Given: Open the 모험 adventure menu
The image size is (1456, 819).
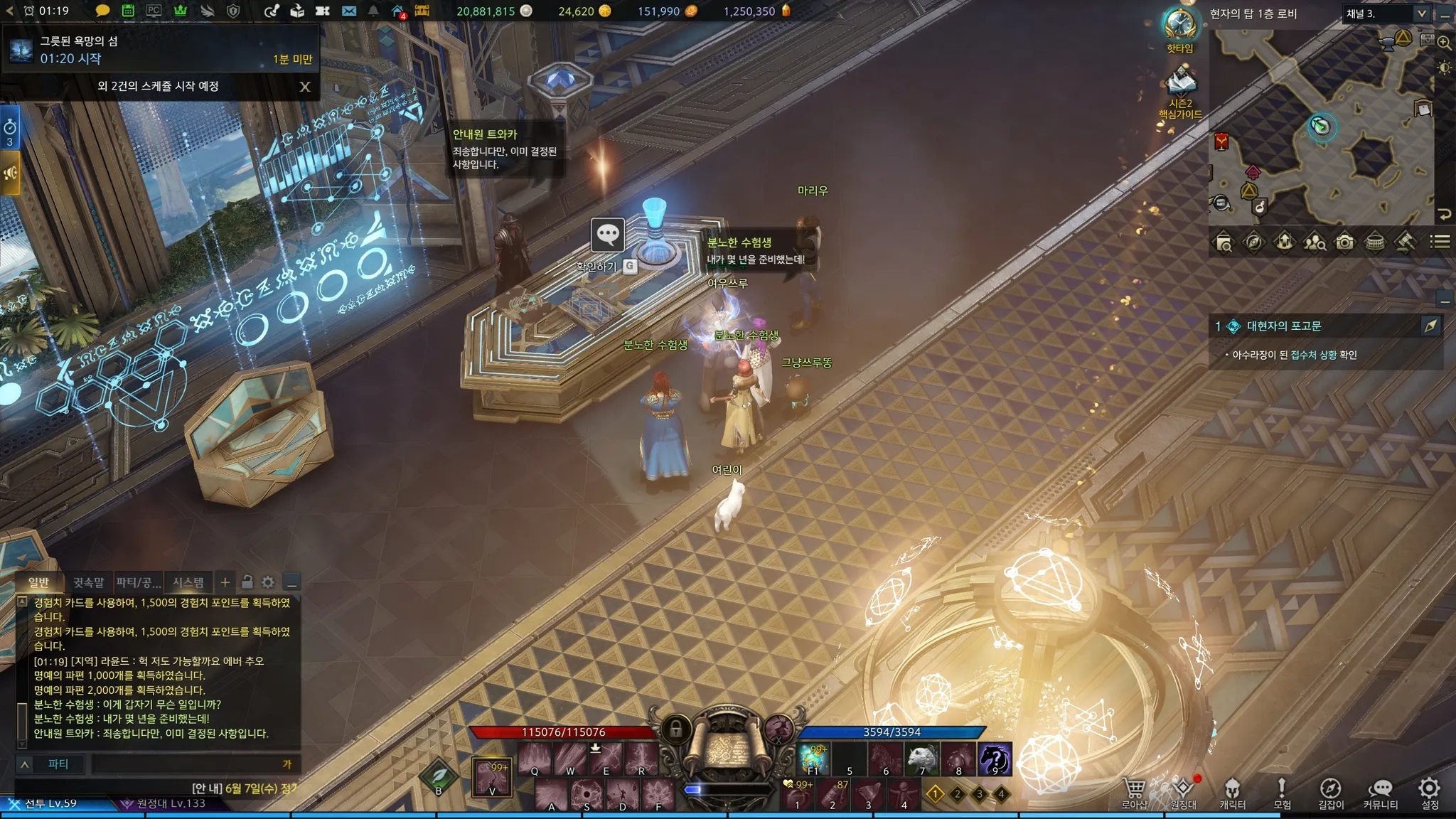Looking at the screenshot, I should coord(1282,791).
